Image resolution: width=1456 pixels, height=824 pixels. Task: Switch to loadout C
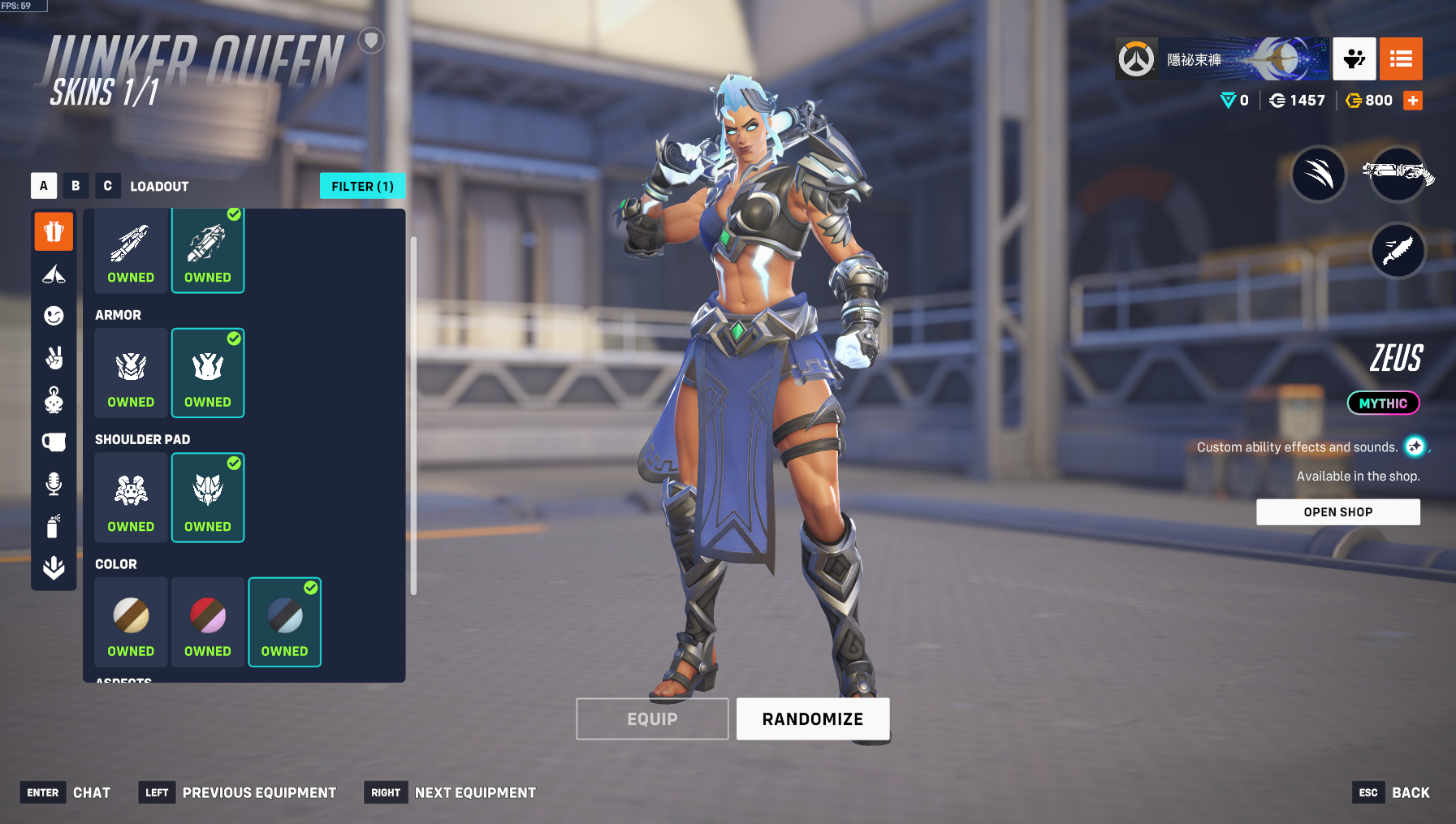click(107, 186)
